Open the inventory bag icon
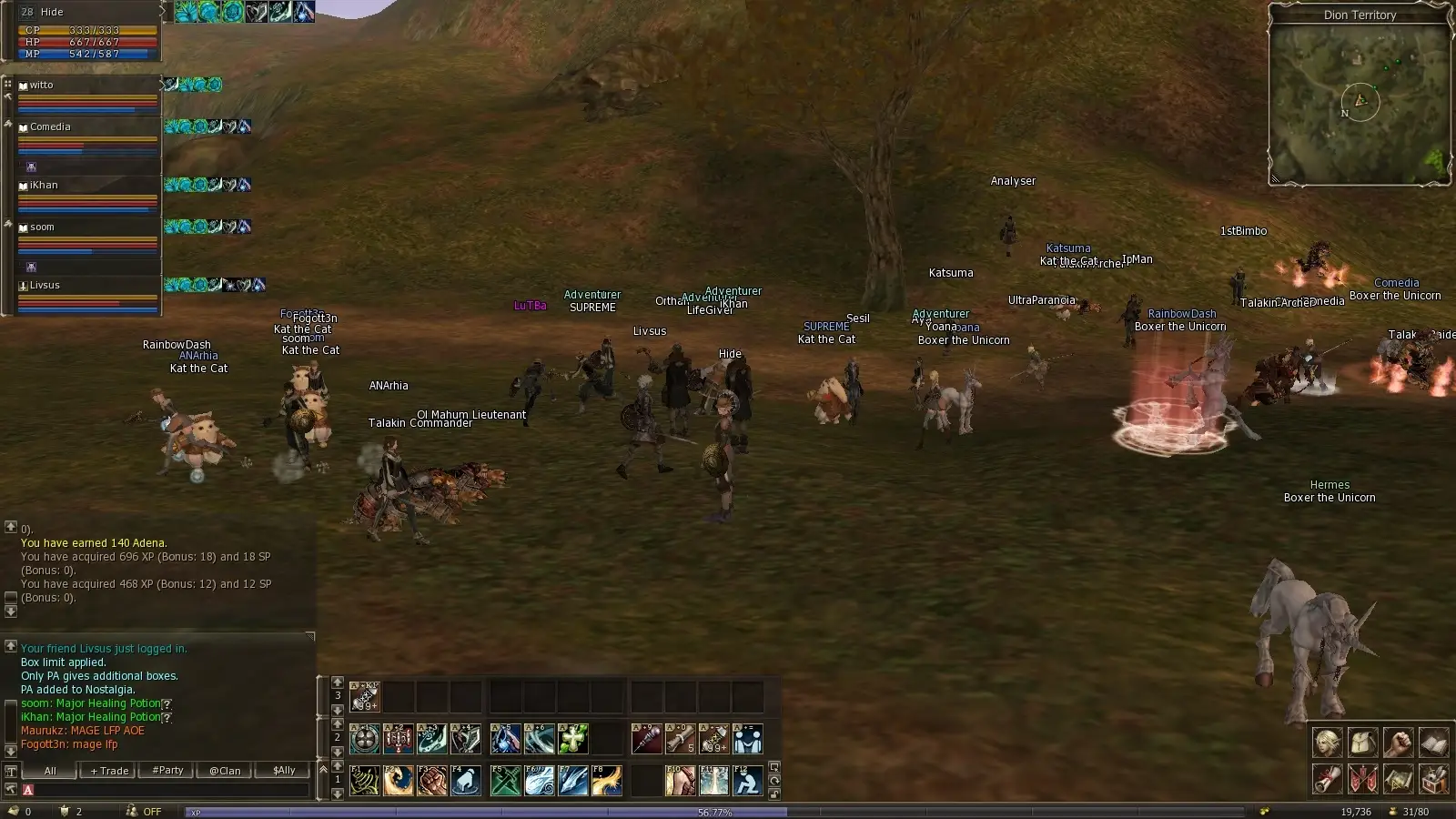 (x=1362, y=743)
